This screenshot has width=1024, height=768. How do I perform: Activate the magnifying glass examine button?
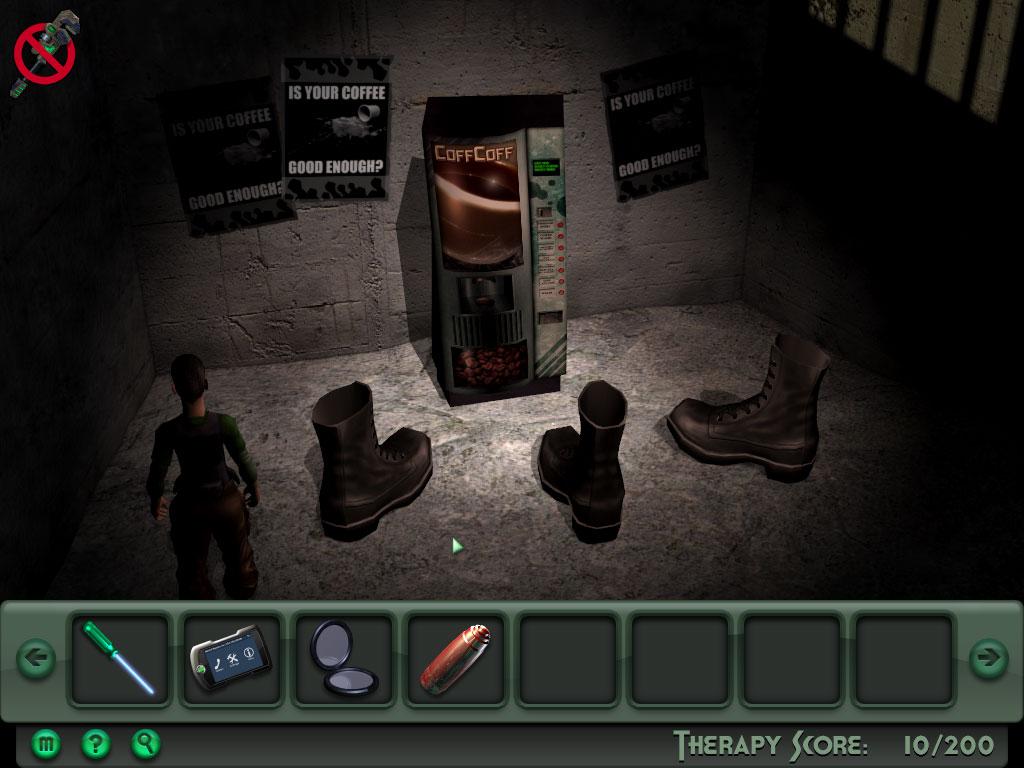coord(146,743)
